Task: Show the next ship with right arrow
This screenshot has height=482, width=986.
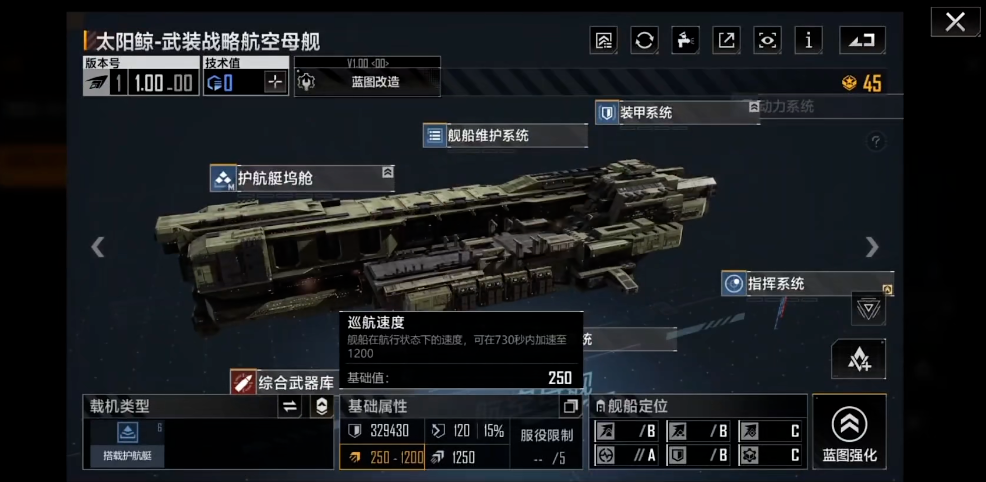Action: [872, 247]
